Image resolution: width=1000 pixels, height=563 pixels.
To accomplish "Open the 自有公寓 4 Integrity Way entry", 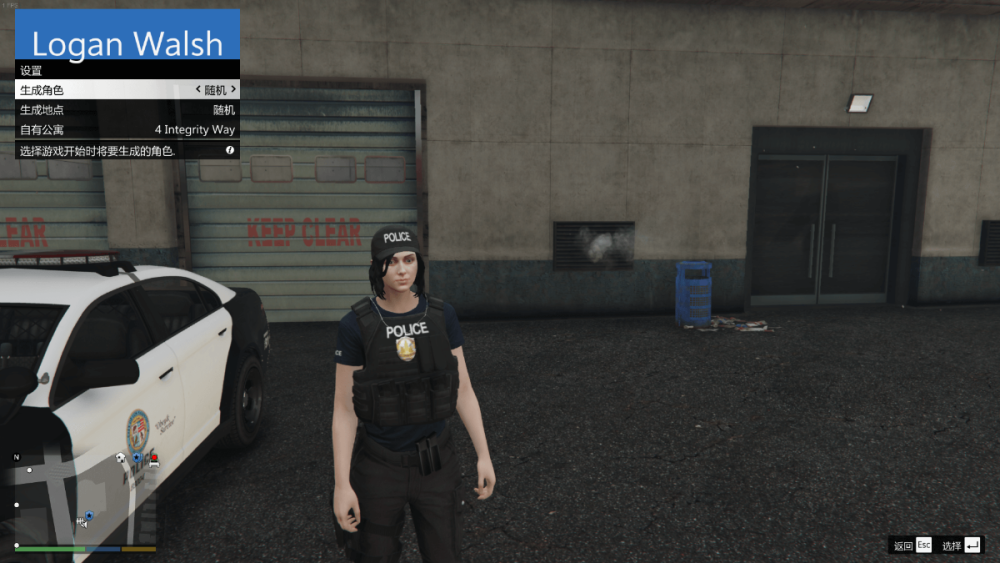I will [x=127, y=130].
